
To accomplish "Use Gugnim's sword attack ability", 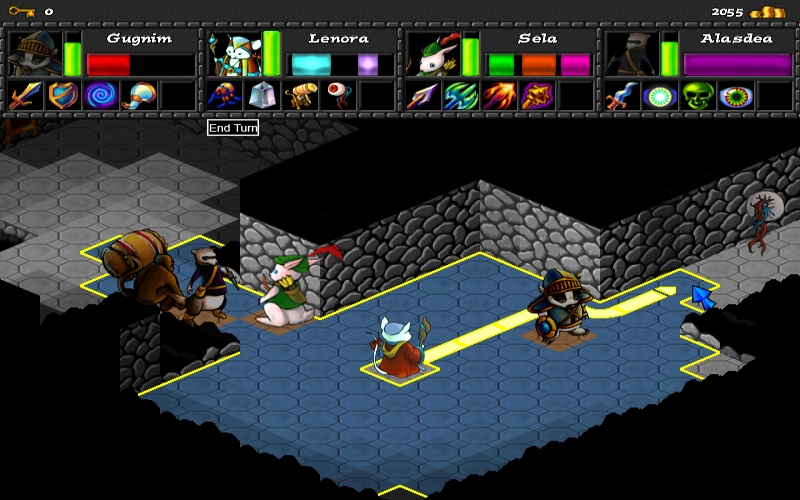I will [25, 96].
